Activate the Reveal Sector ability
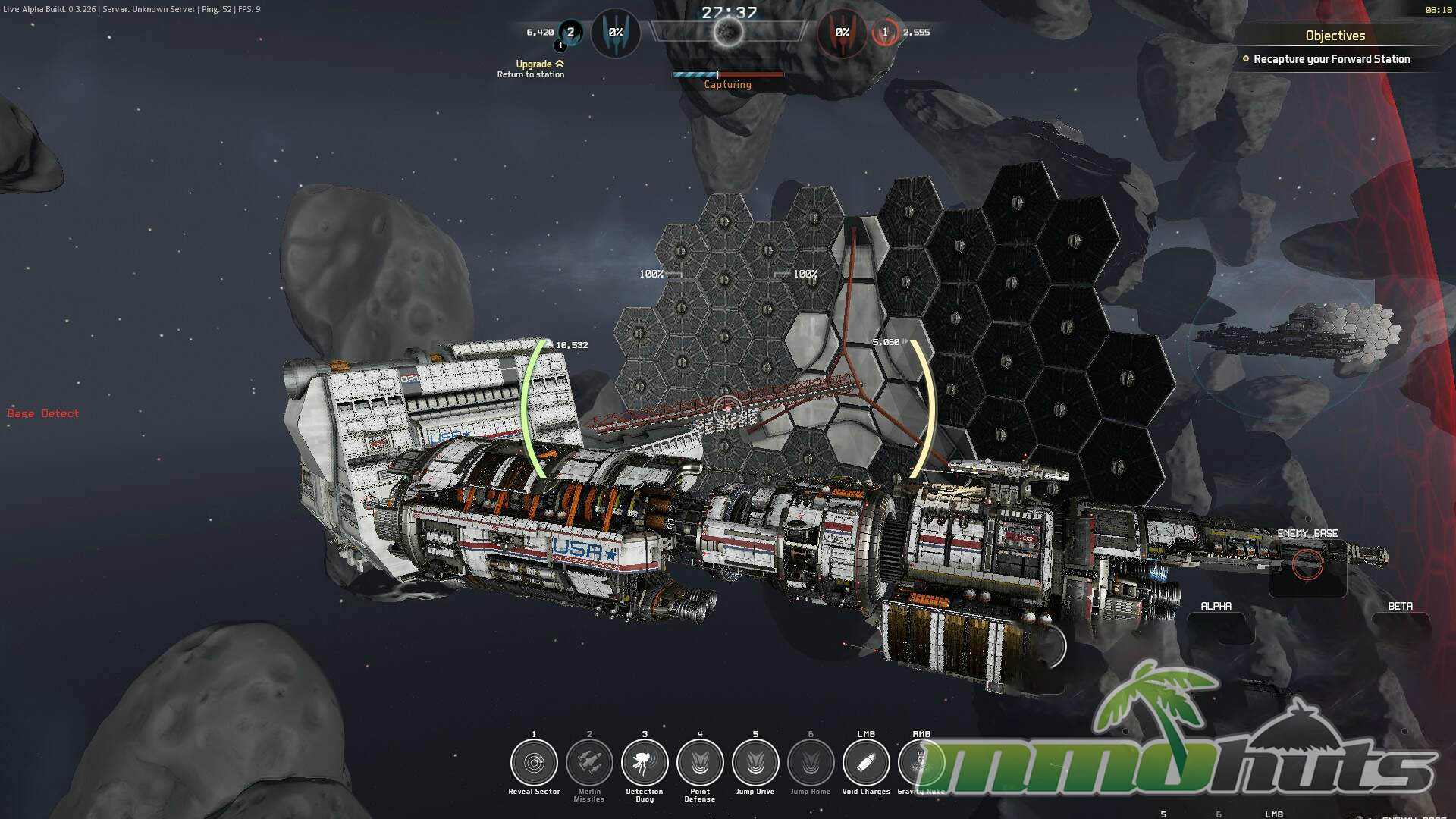The width and height of the screenshot is (1456, 819). coord(534,763)
